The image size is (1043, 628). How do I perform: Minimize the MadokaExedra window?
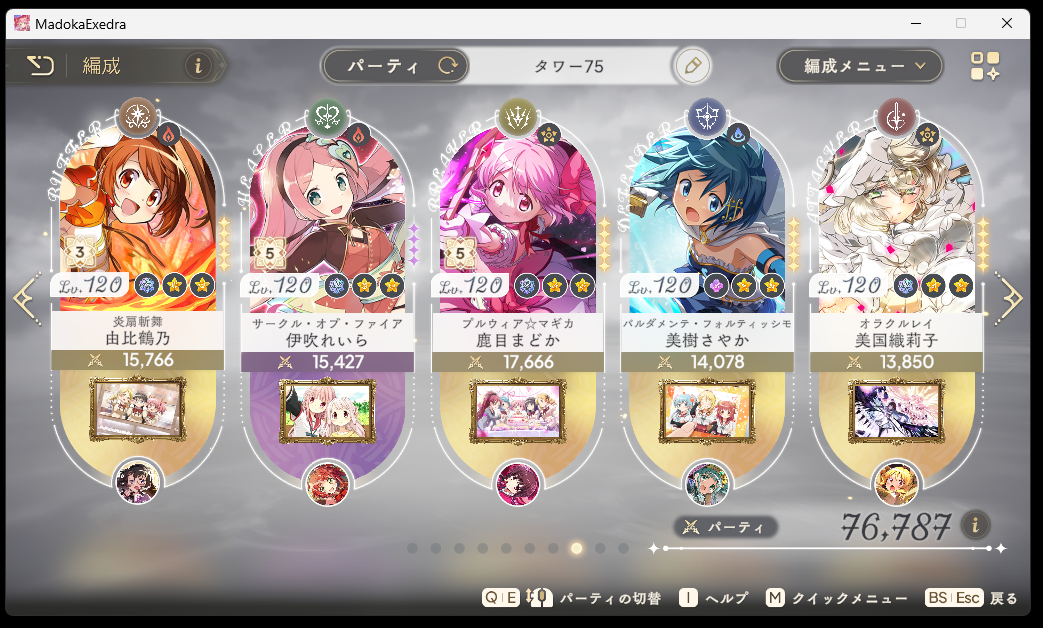point(915,23)
